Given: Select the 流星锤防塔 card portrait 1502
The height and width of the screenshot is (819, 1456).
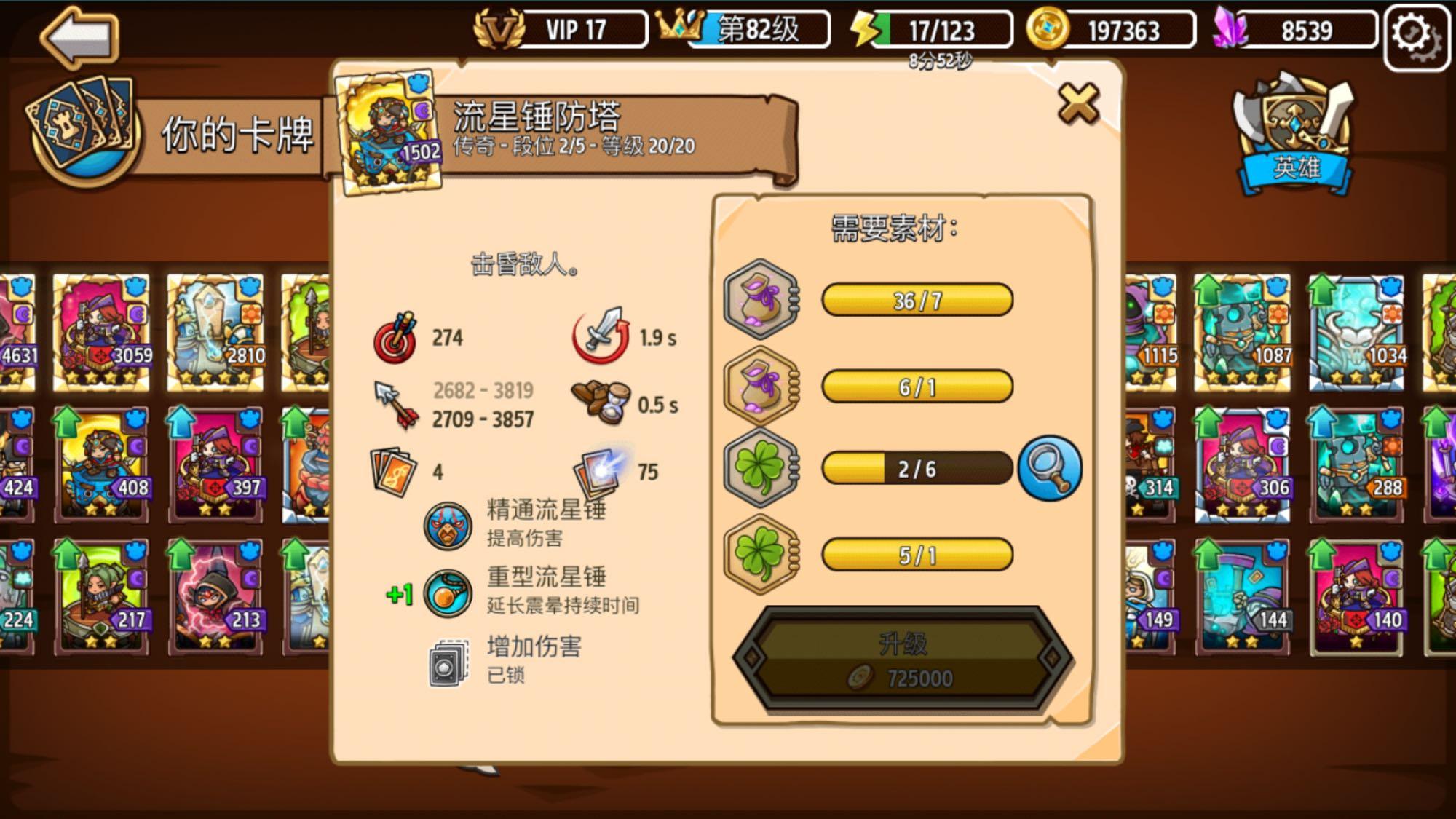Looking at the screenshot, I should pyautogui.click(x=388, y=127).
